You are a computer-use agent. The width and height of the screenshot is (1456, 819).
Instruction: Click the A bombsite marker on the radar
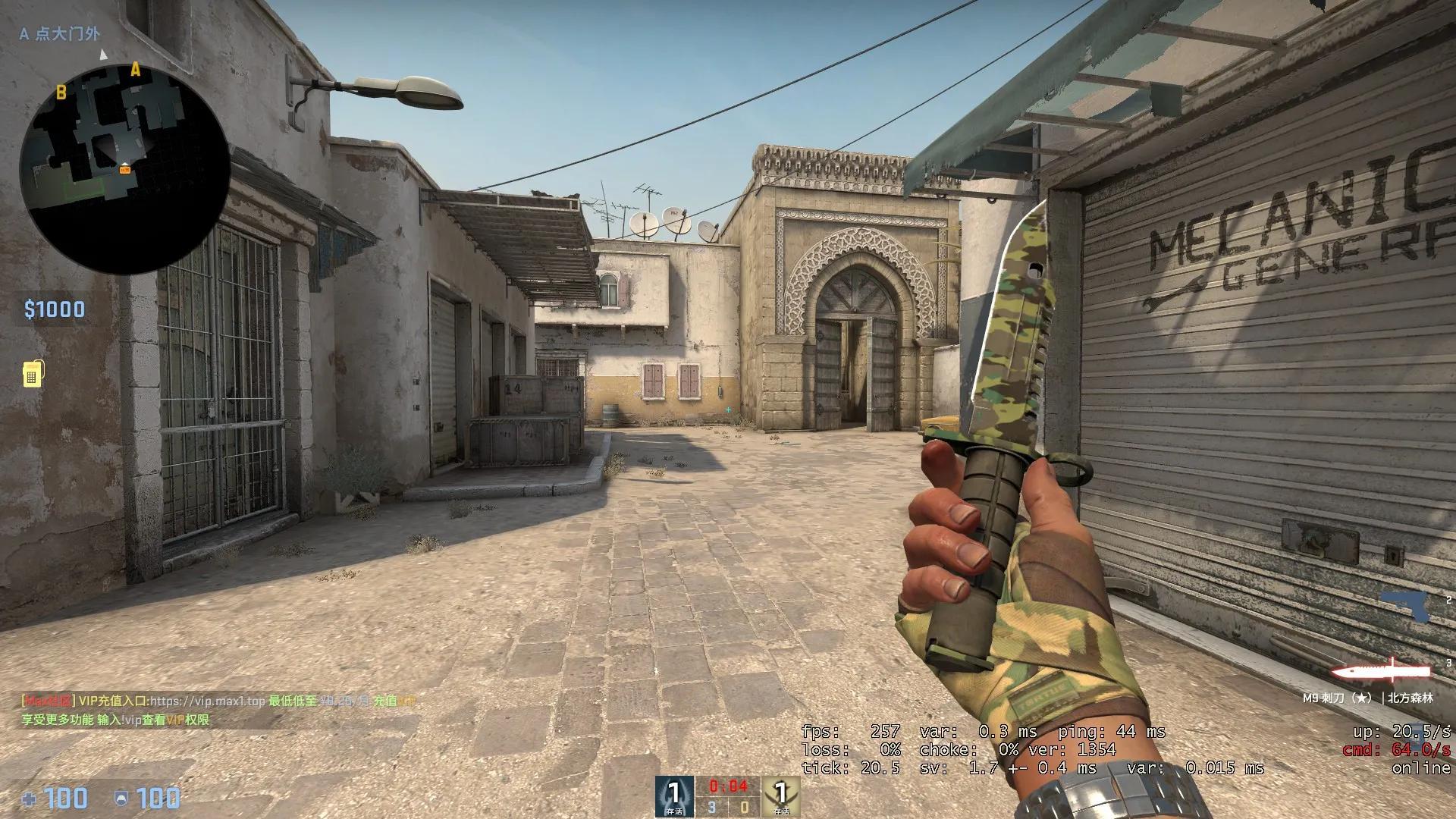pyautogui.click(x=135, y=70)
